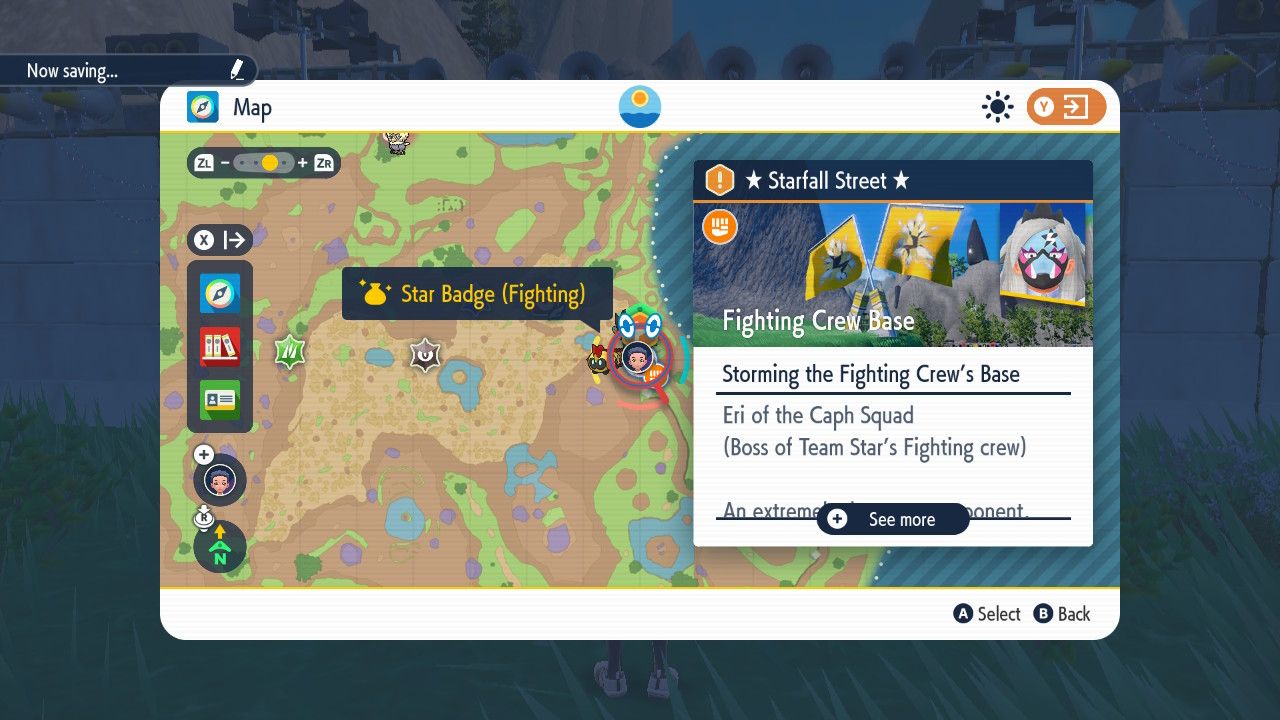
Task: Click the Fighting-type fist badge on the panel
Action: coord(719,226)
